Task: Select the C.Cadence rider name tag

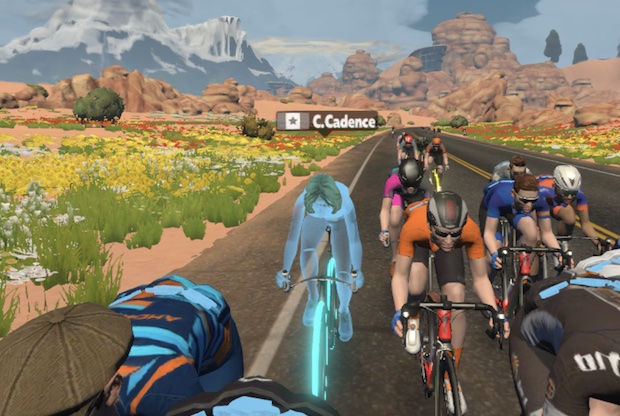Action: click(327, 121)
